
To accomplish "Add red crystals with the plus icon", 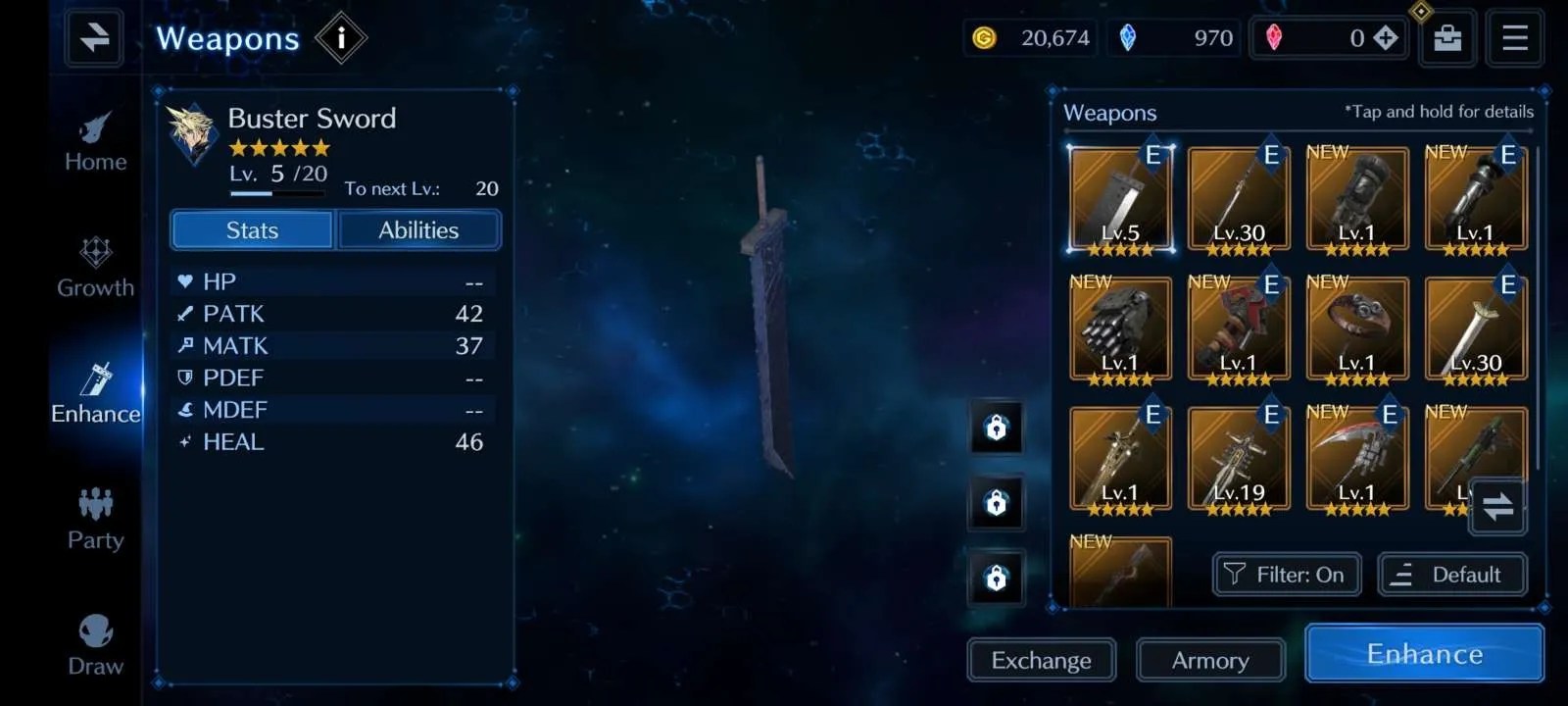I will click(x=1385, y=38).
